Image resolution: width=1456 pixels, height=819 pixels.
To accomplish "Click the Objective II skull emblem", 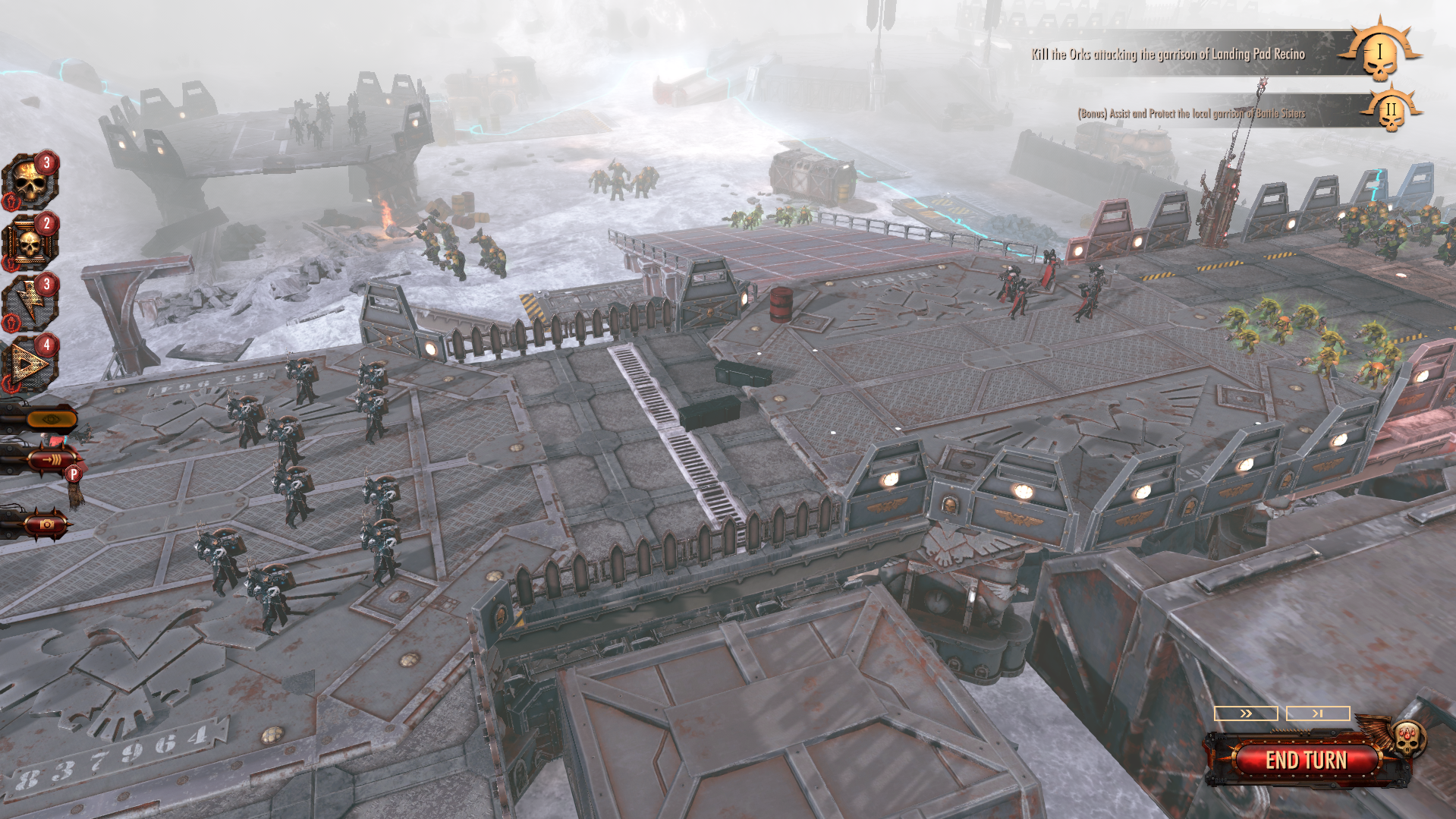I will [1391, 112].
